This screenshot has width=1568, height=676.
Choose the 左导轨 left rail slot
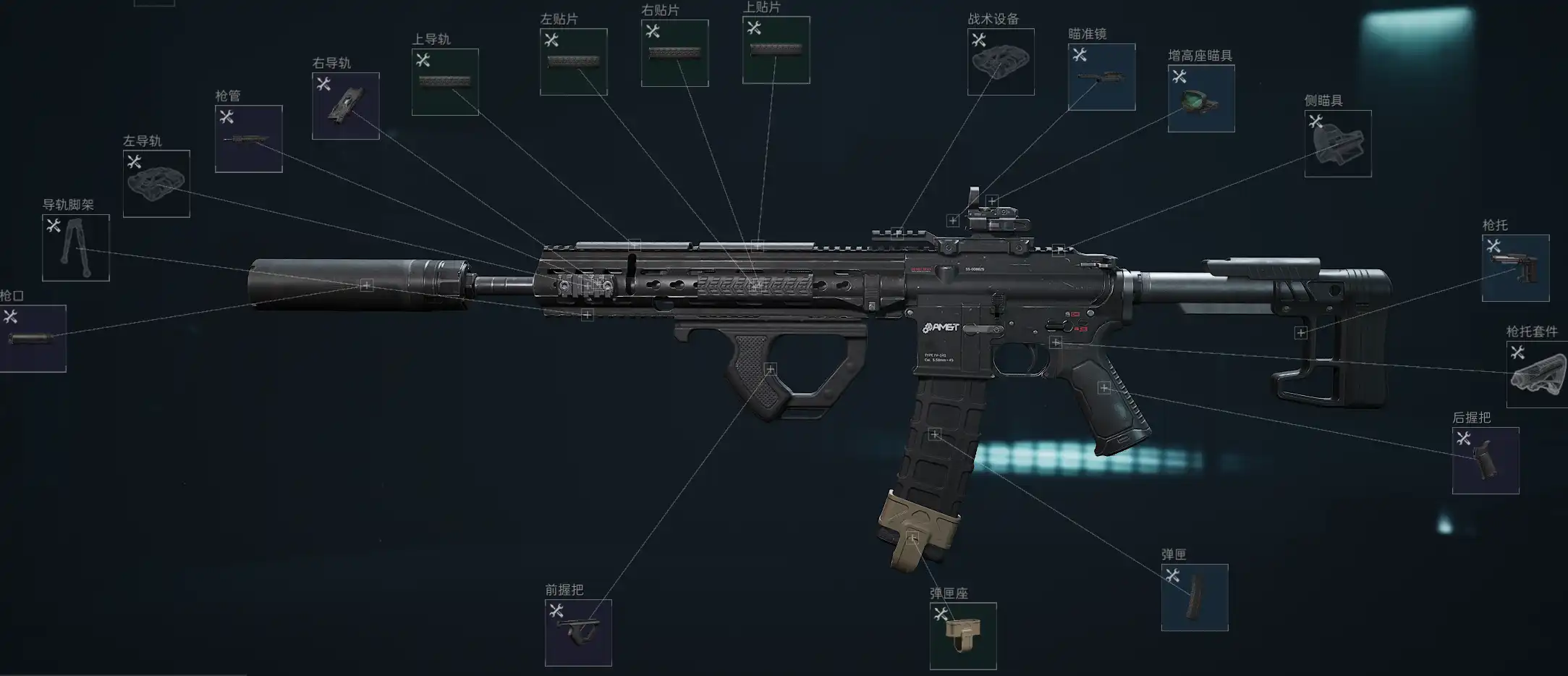pyautogui.click(x=156, y=184)
